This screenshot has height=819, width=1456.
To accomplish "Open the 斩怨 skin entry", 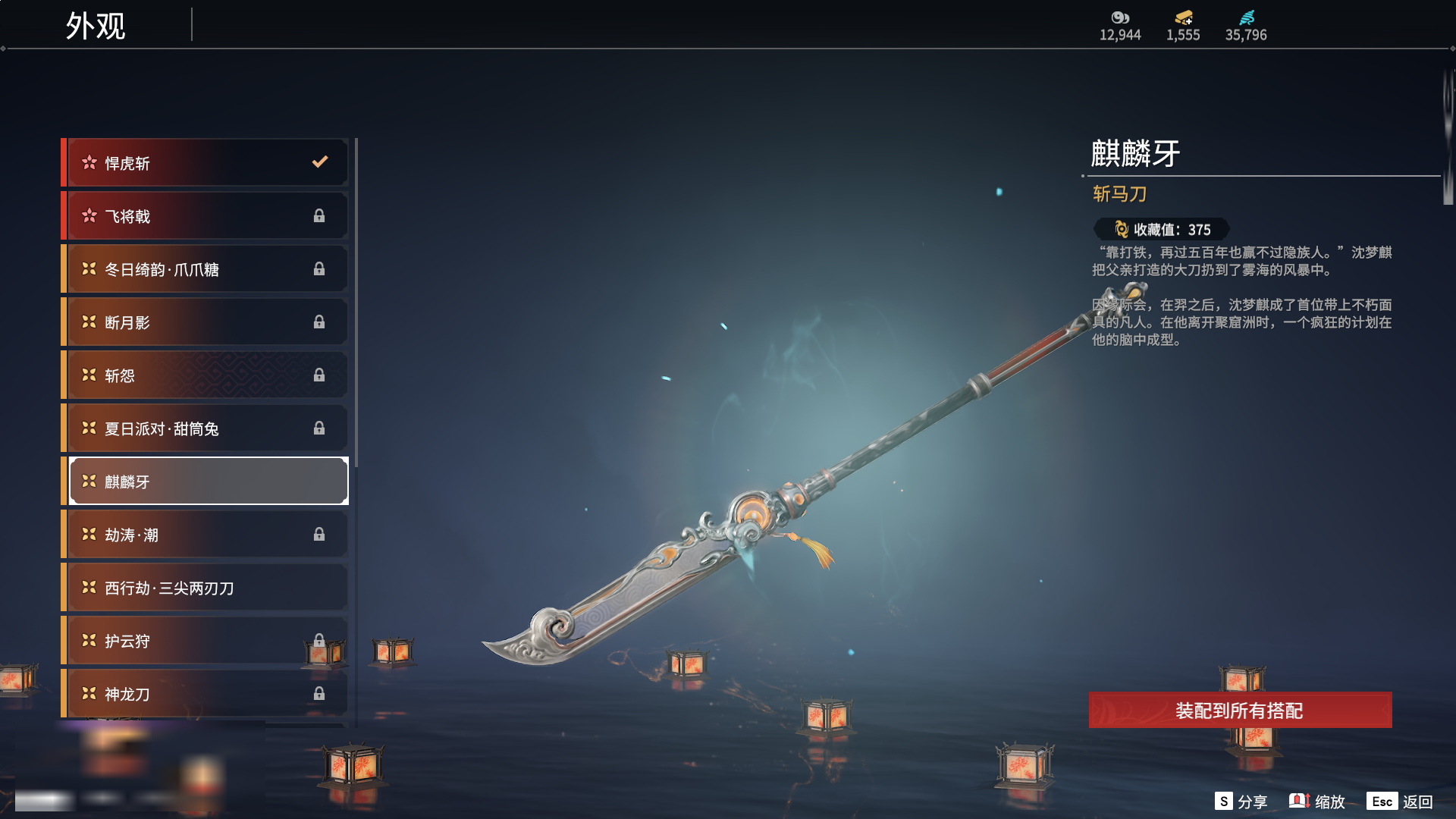I will coord(206,375).
